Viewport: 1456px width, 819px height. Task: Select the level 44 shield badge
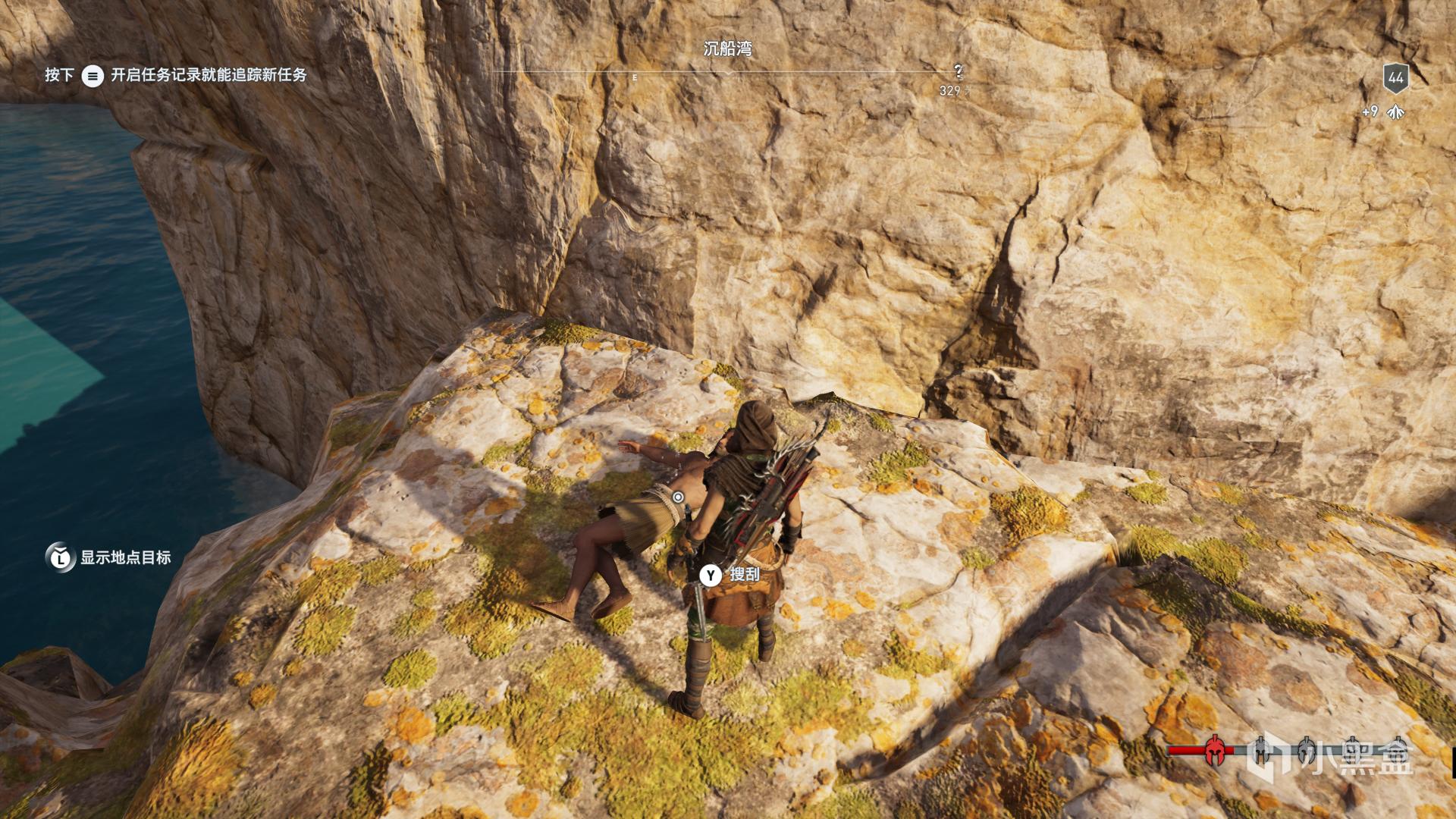tap(1395, 77)
